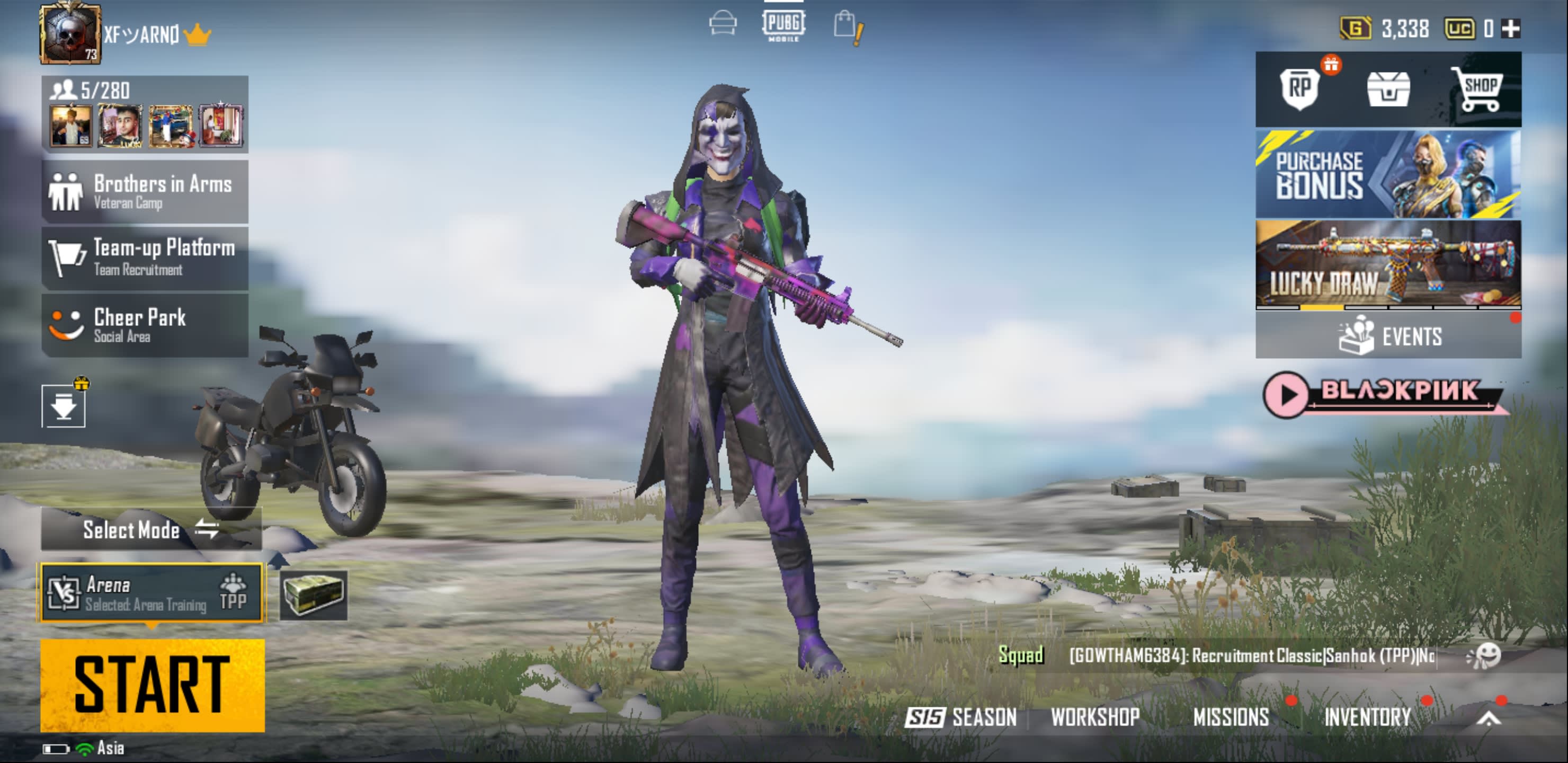View the XF ARNO player profile avatar
Viewport: 1568px width, 763px height.
pos(70,33)
